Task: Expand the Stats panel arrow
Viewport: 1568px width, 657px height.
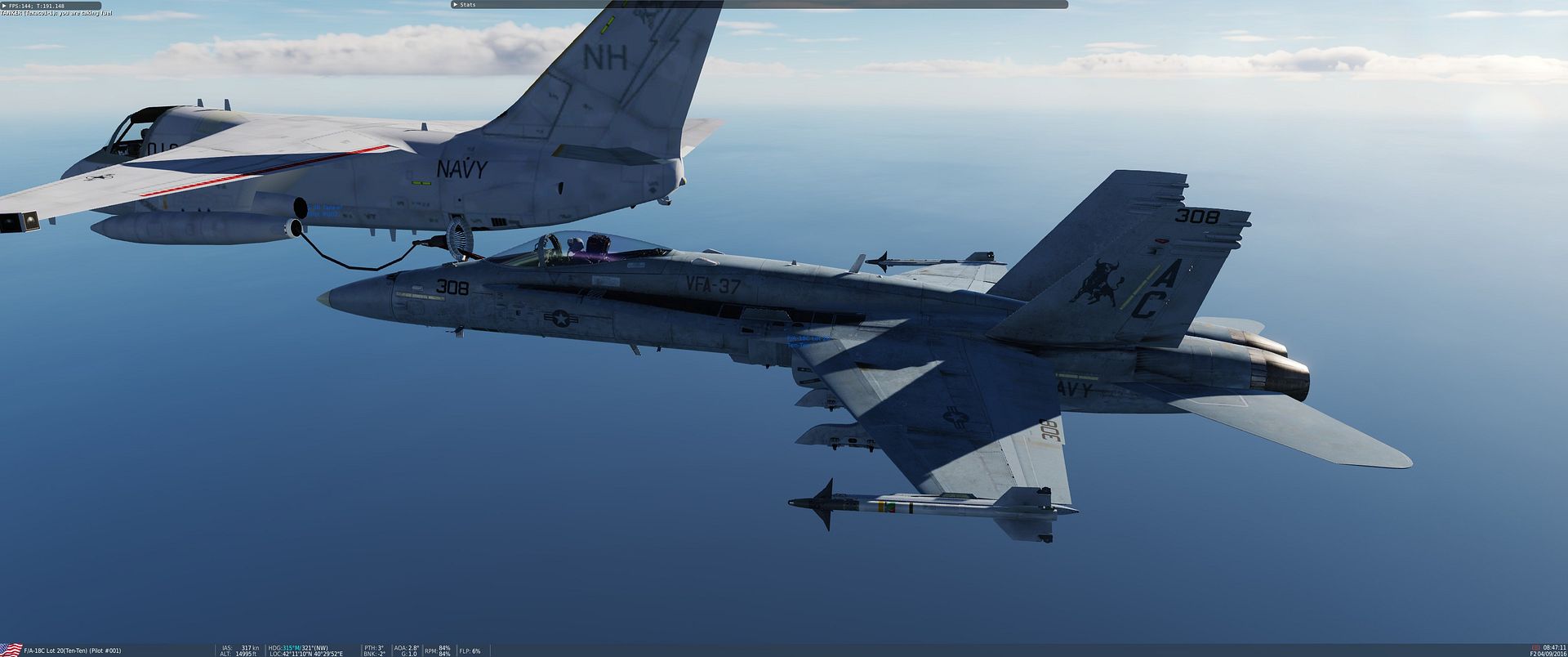Action: point(455,5)
